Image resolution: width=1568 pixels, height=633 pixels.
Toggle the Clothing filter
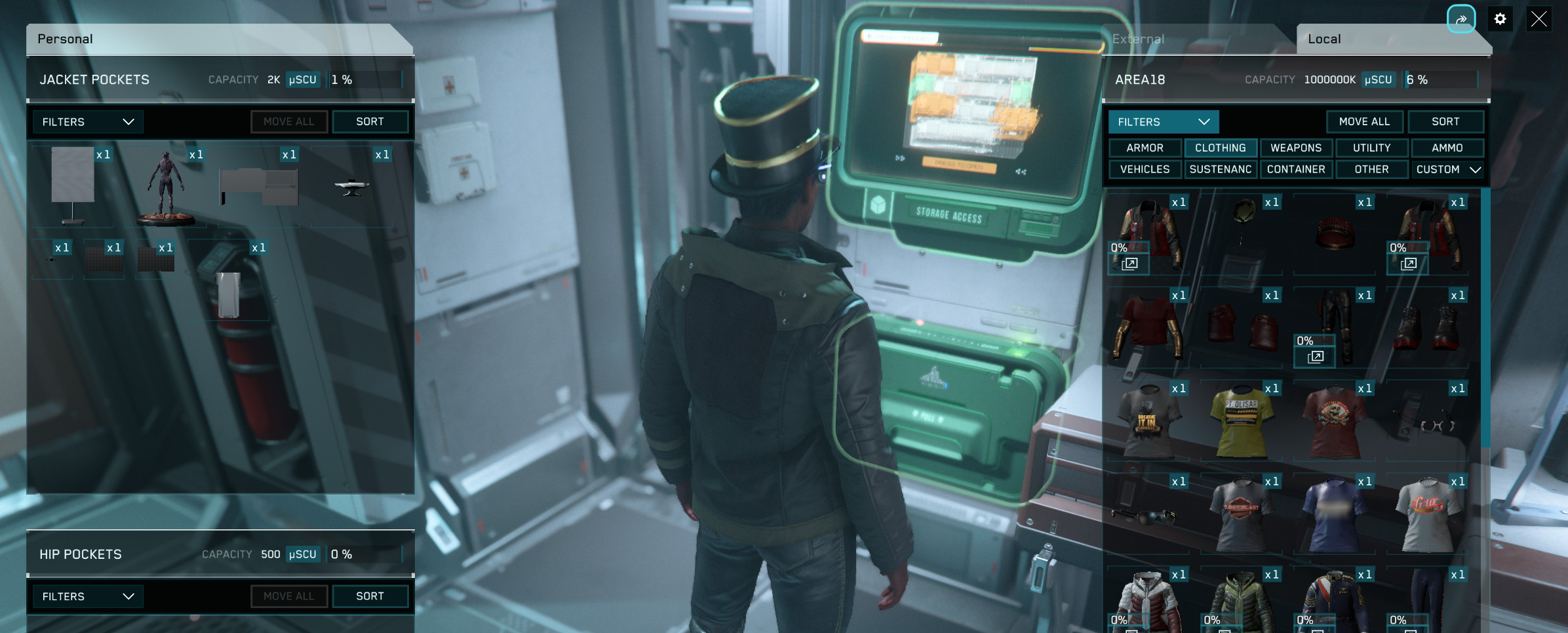1220,148
